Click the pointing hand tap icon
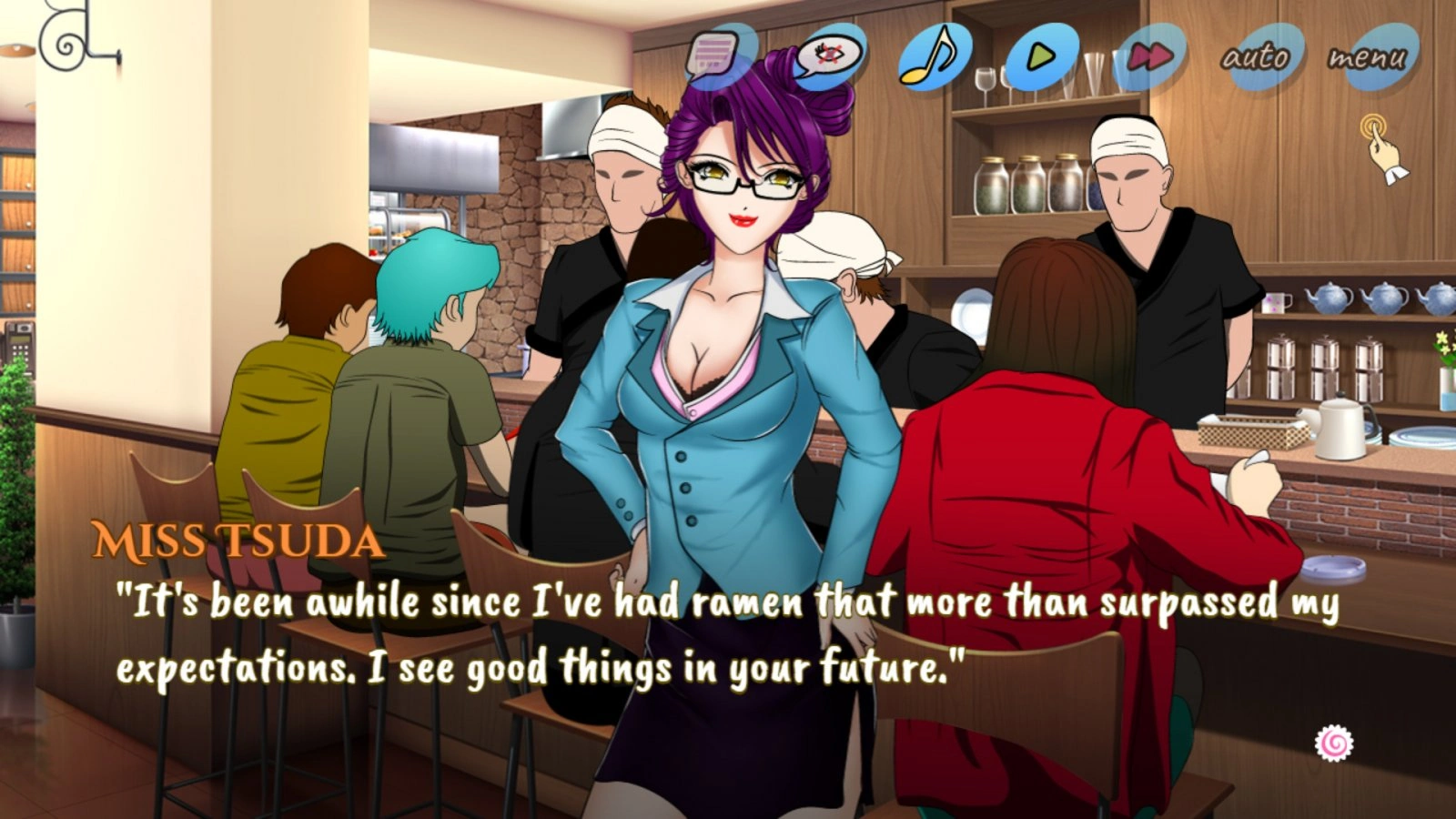 tap(1381, 147)
